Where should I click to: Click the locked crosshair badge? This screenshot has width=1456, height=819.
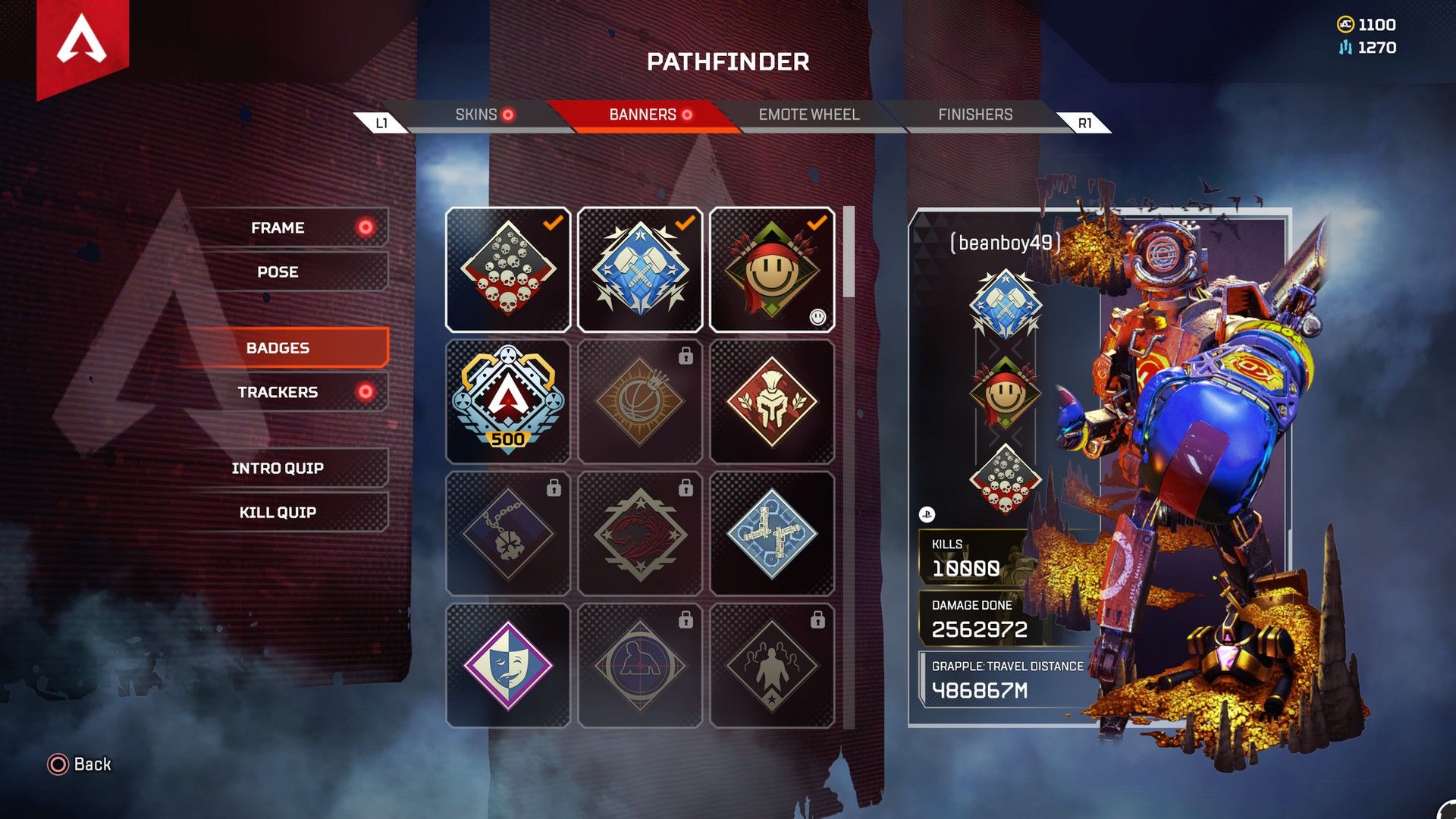point(640,664)
